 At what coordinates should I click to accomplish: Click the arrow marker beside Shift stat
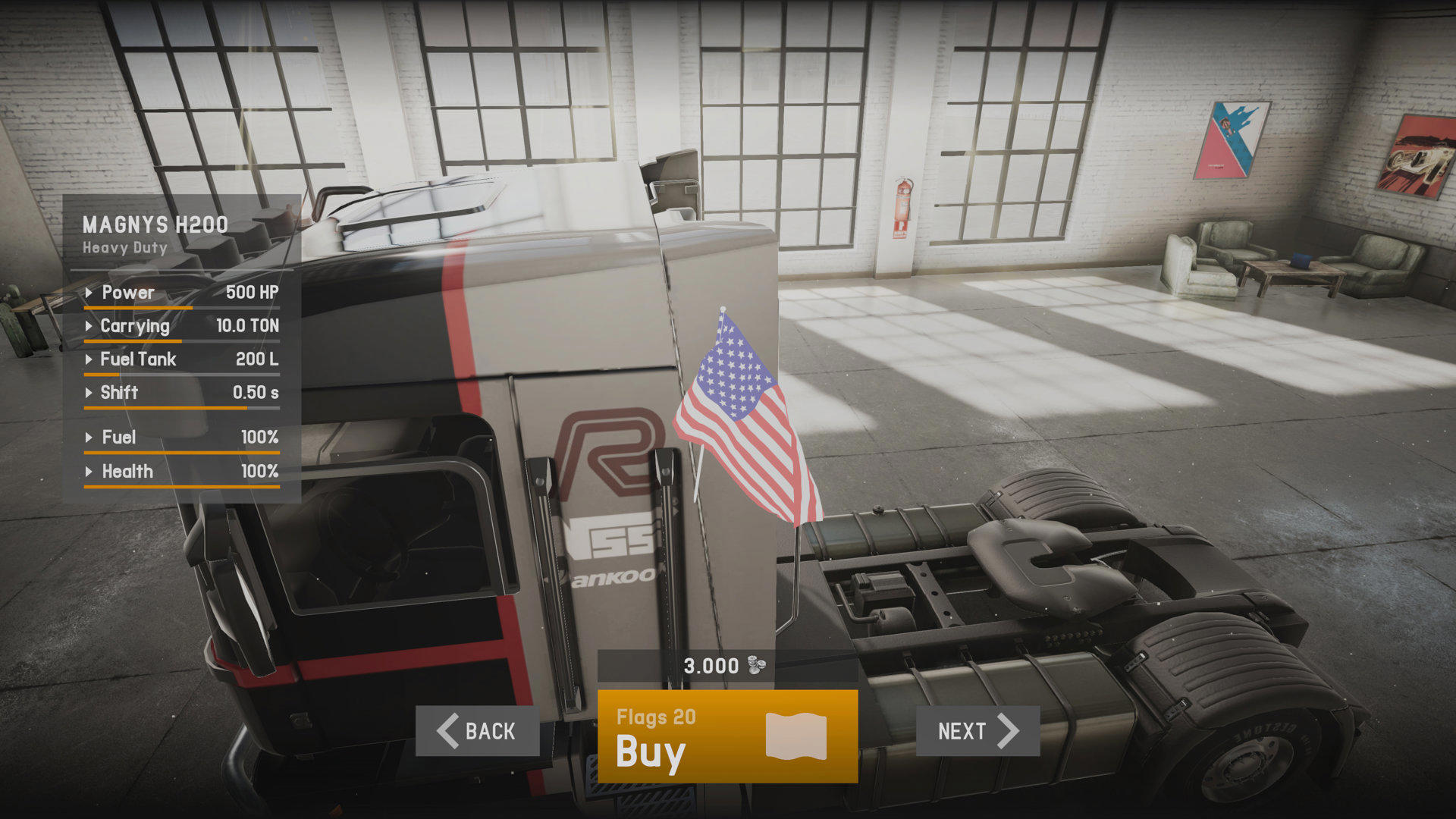click(89, 393)
